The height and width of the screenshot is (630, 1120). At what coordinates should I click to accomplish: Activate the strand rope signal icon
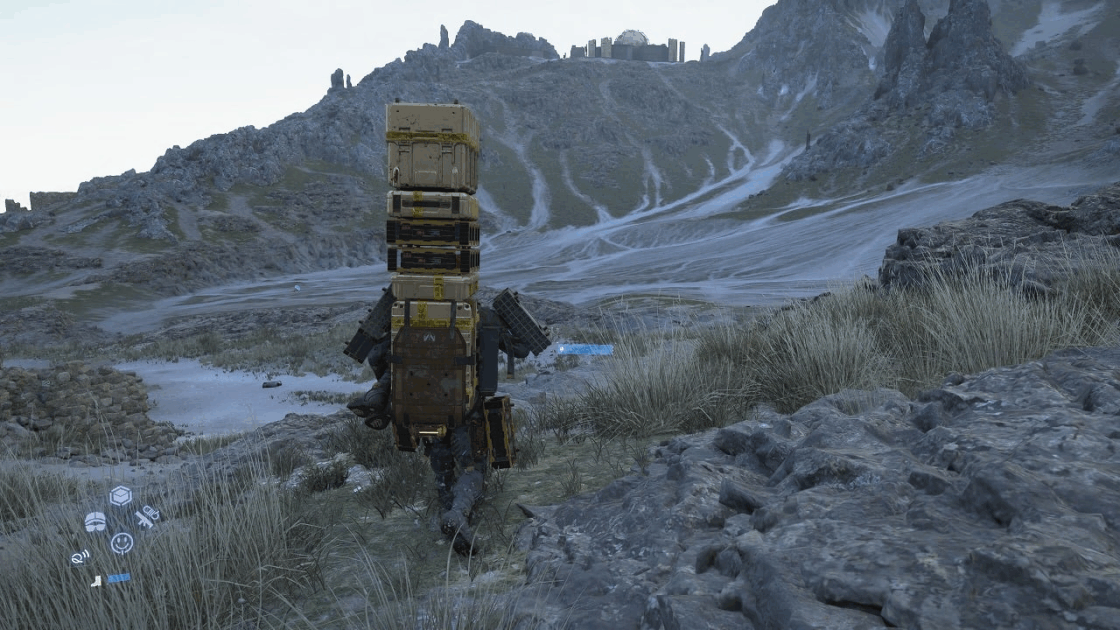pyautogui.click(x=80, y=556)
